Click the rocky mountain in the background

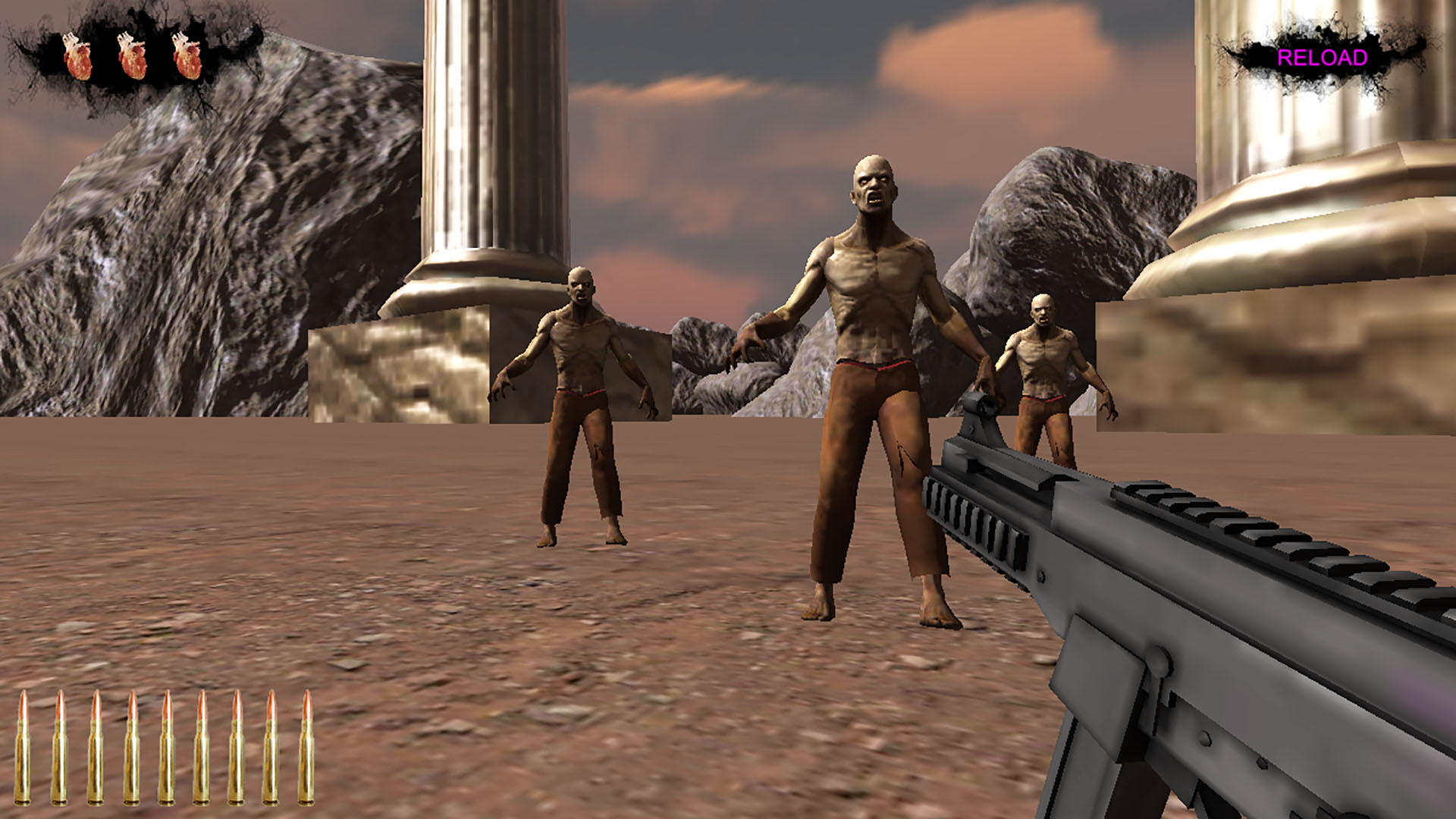[190, 227]
